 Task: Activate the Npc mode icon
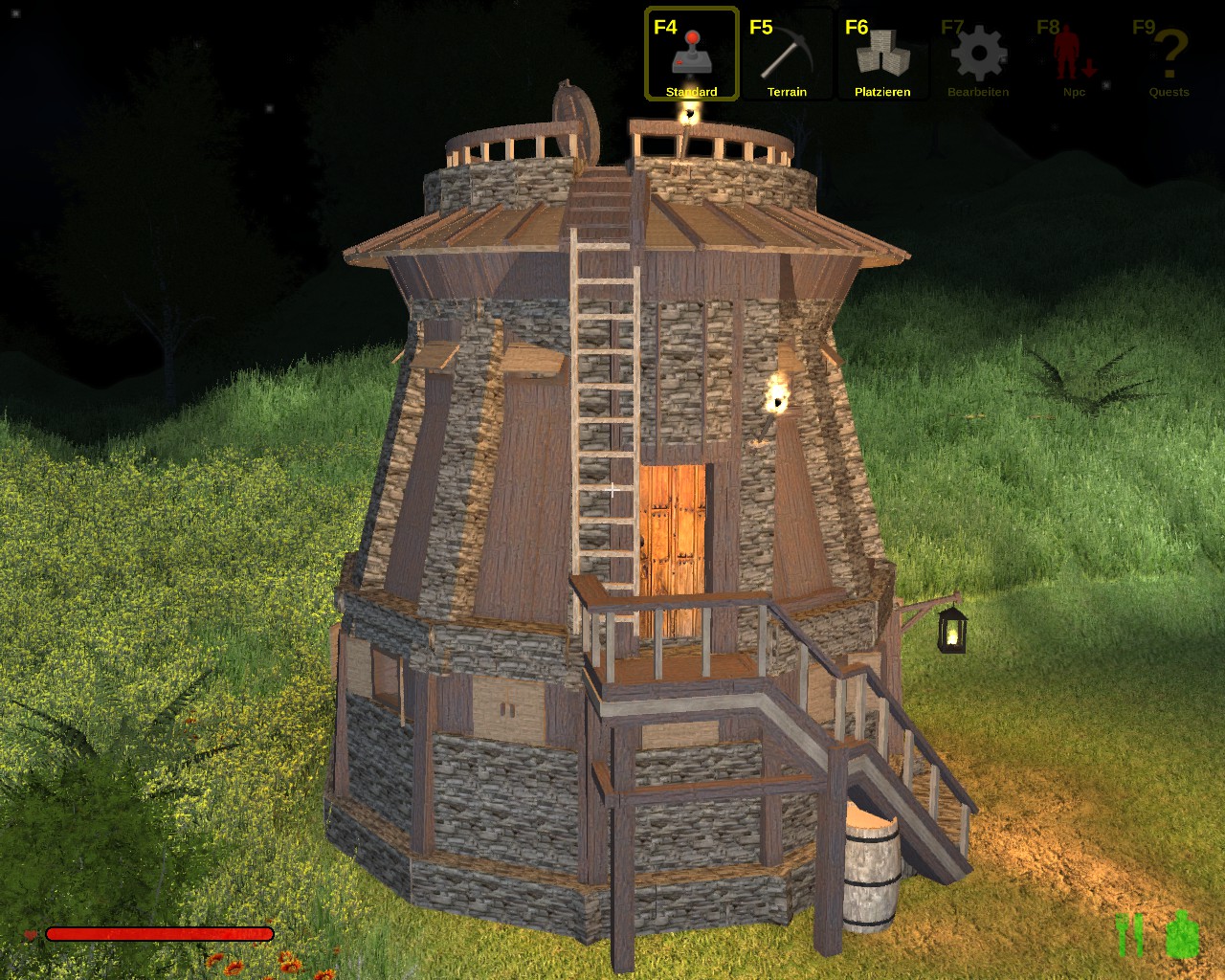(1074, 55)
